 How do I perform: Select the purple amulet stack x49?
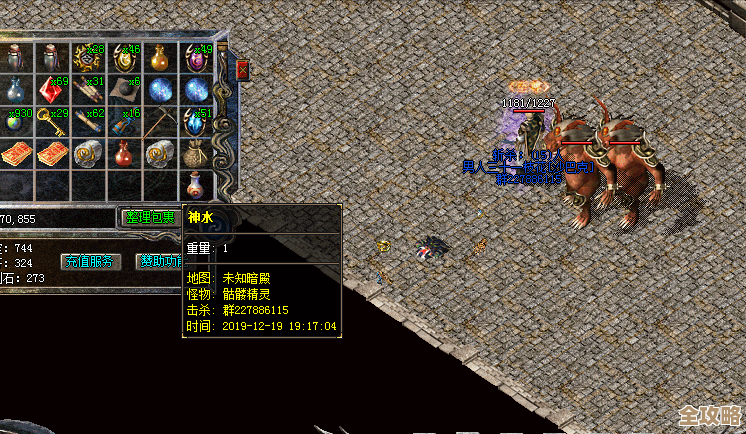click(194, 59)
